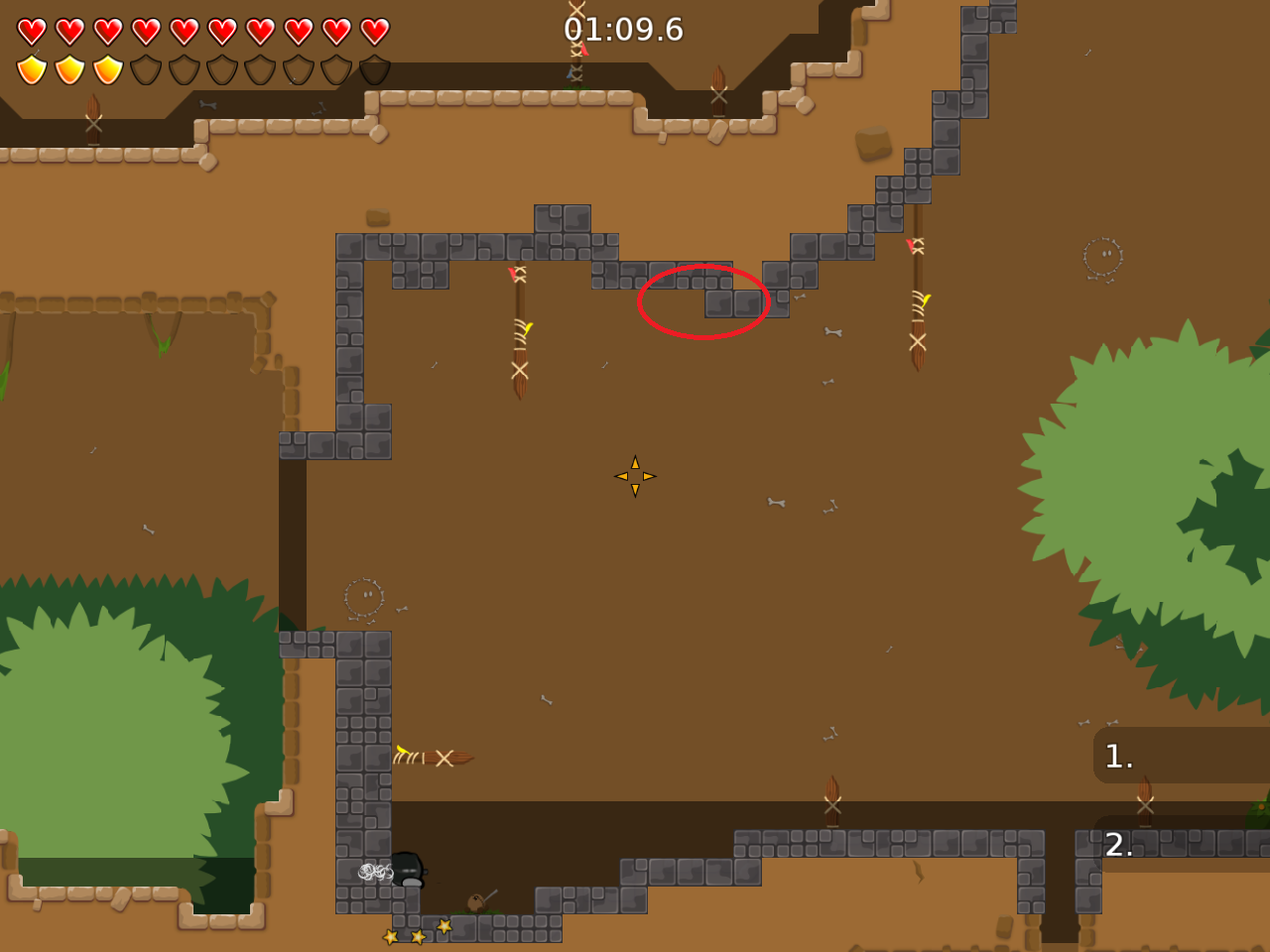Click the leaderboard entry labeled 2

[x=1119, y=845]
